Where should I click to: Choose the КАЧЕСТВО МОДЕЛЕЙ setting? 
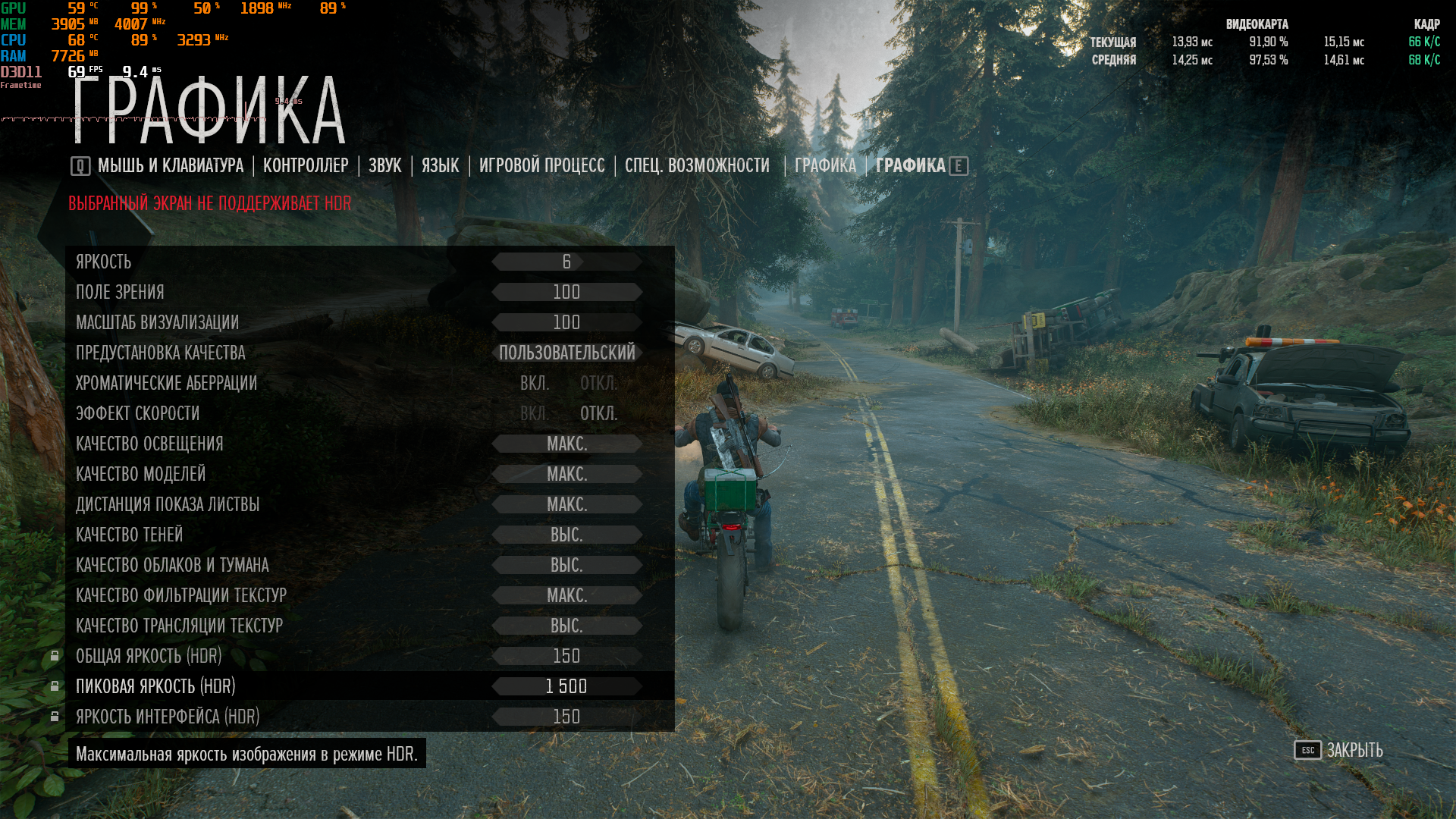(x=140, y=475)
